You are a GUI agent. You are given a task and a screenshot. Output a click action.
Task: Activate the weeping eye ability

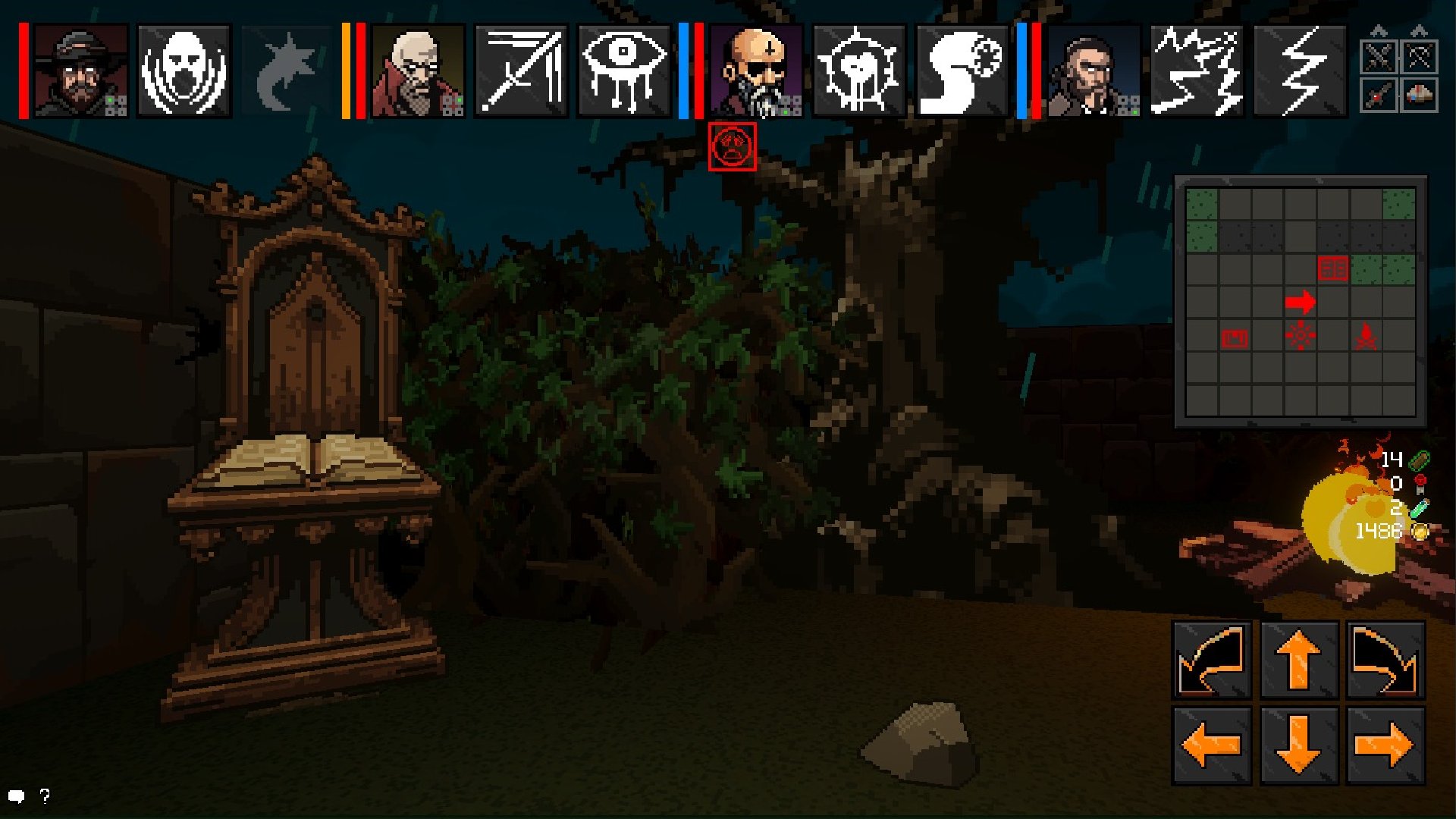[624, 71]
